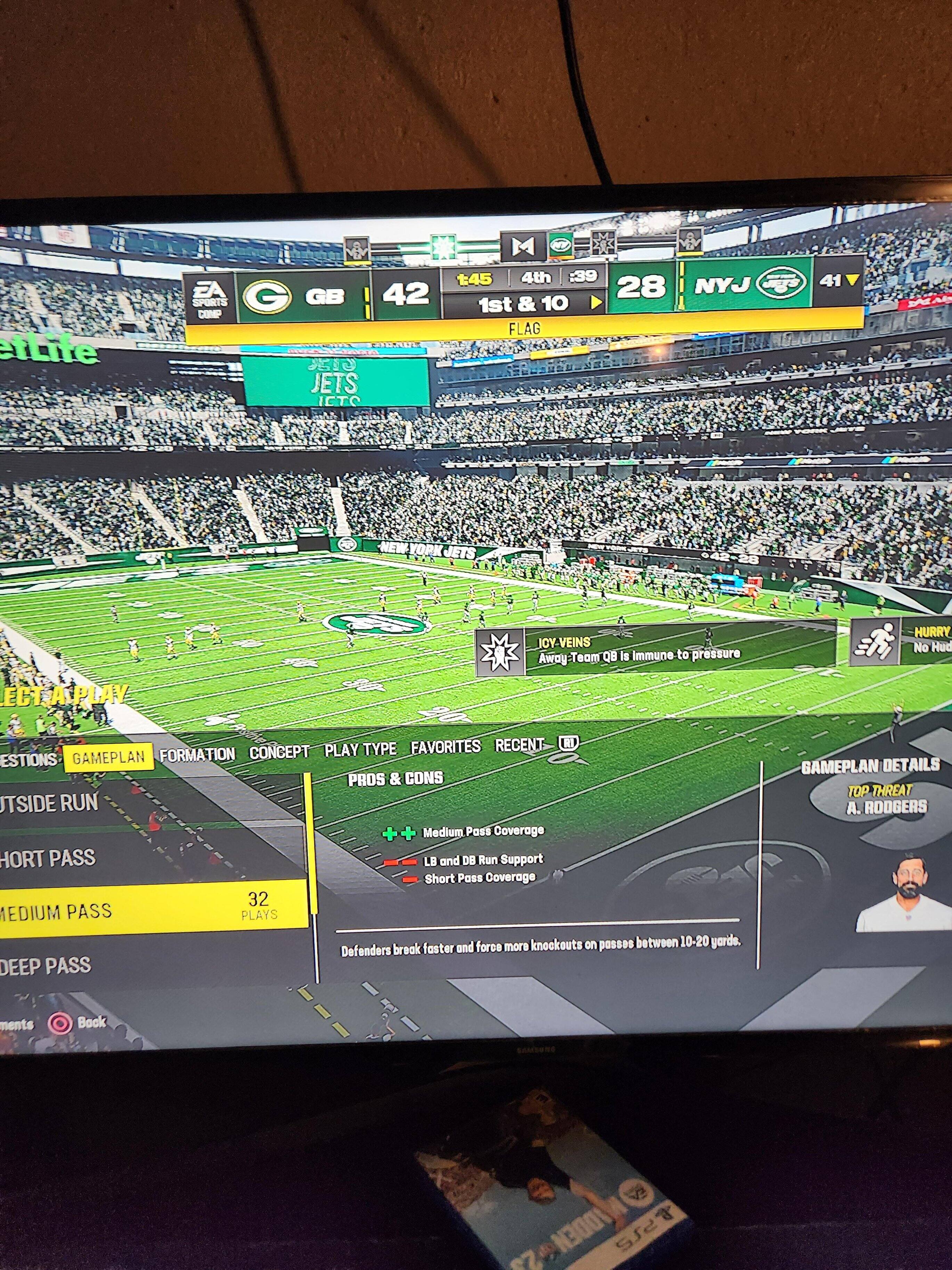Select the Concept tab

pos(279,752)
